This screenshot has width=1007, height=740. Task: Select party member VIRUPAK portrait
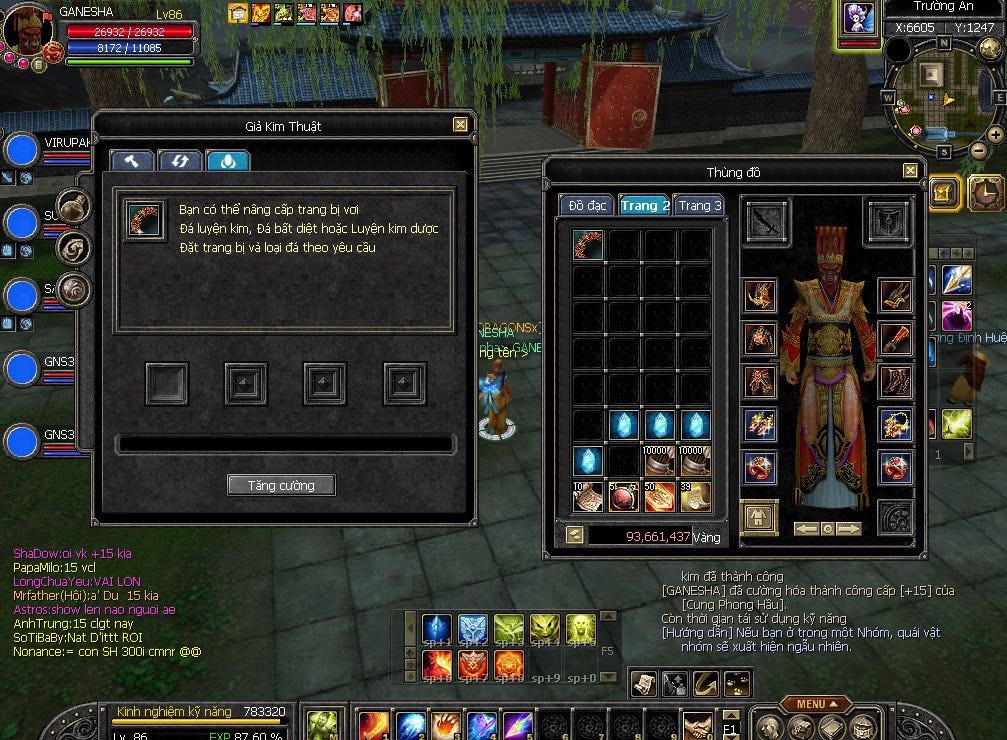coord(21,151)
